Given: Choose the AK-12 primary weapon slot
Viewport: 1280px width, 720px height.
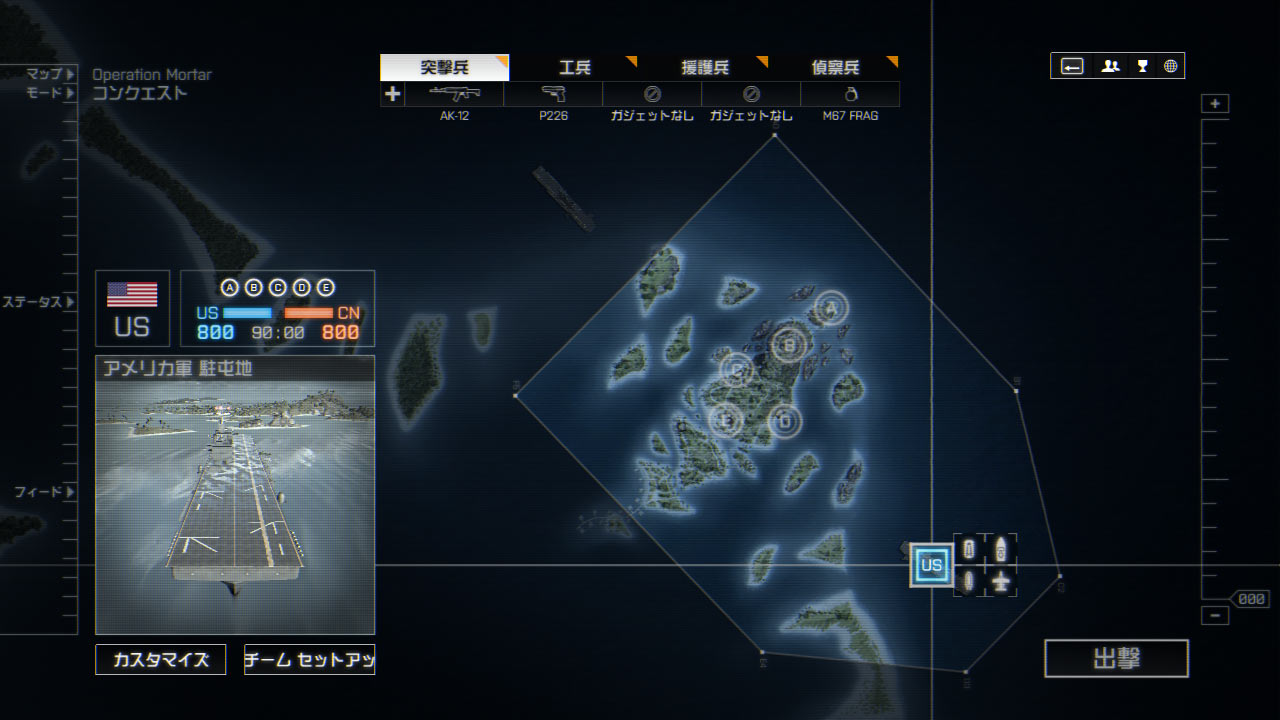Looking at the screenshot, I should click(454, 94).
